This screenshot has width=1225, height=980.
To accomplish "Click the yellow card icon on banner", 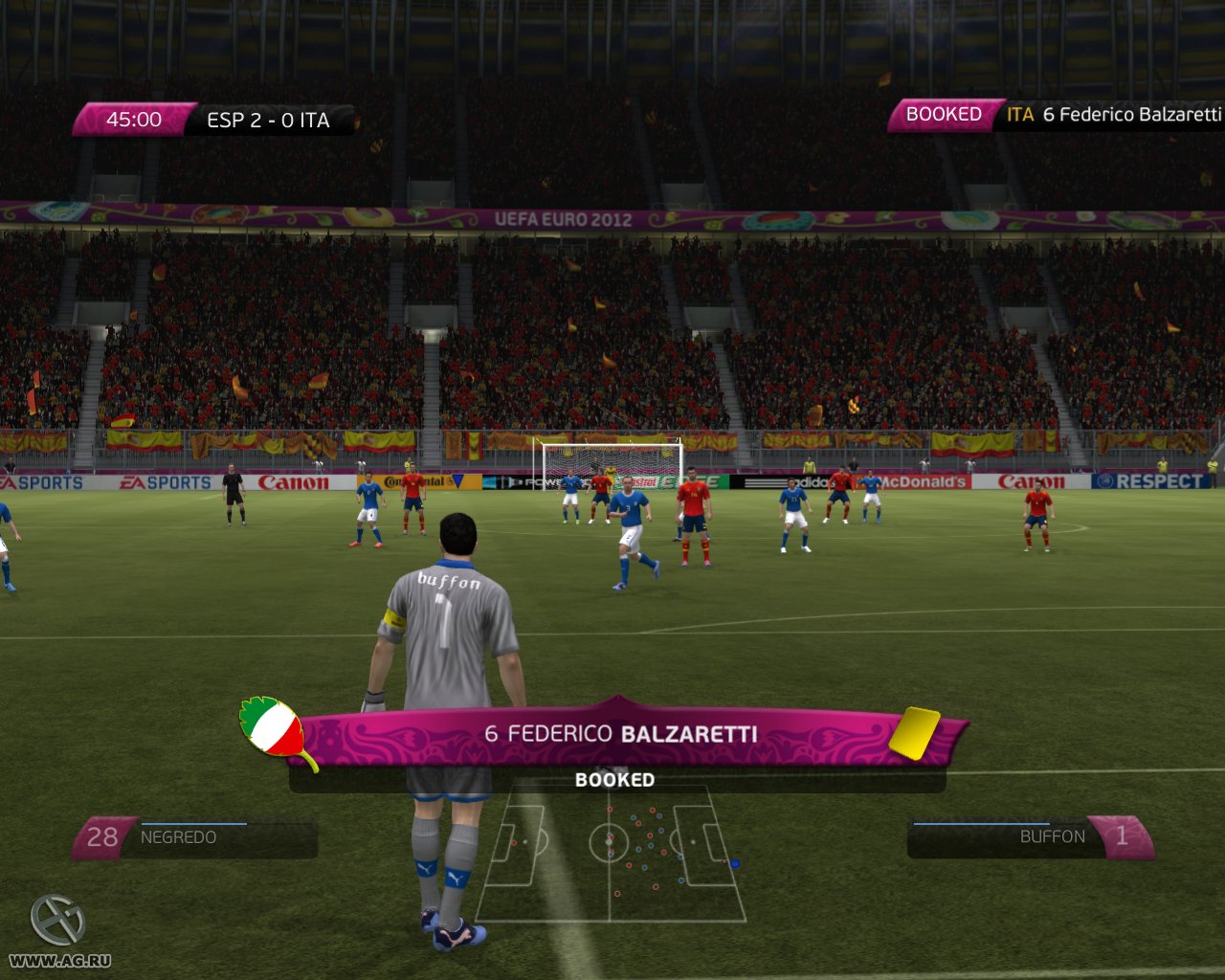I will [914, 733].
